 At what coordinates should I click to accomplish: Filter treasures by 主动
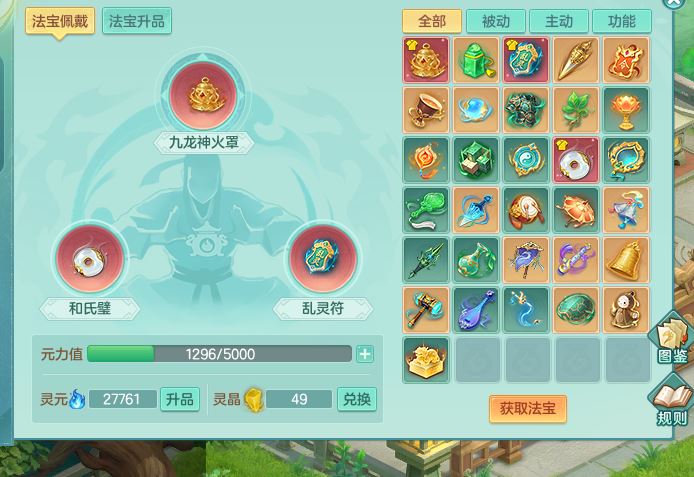(558, 21)
